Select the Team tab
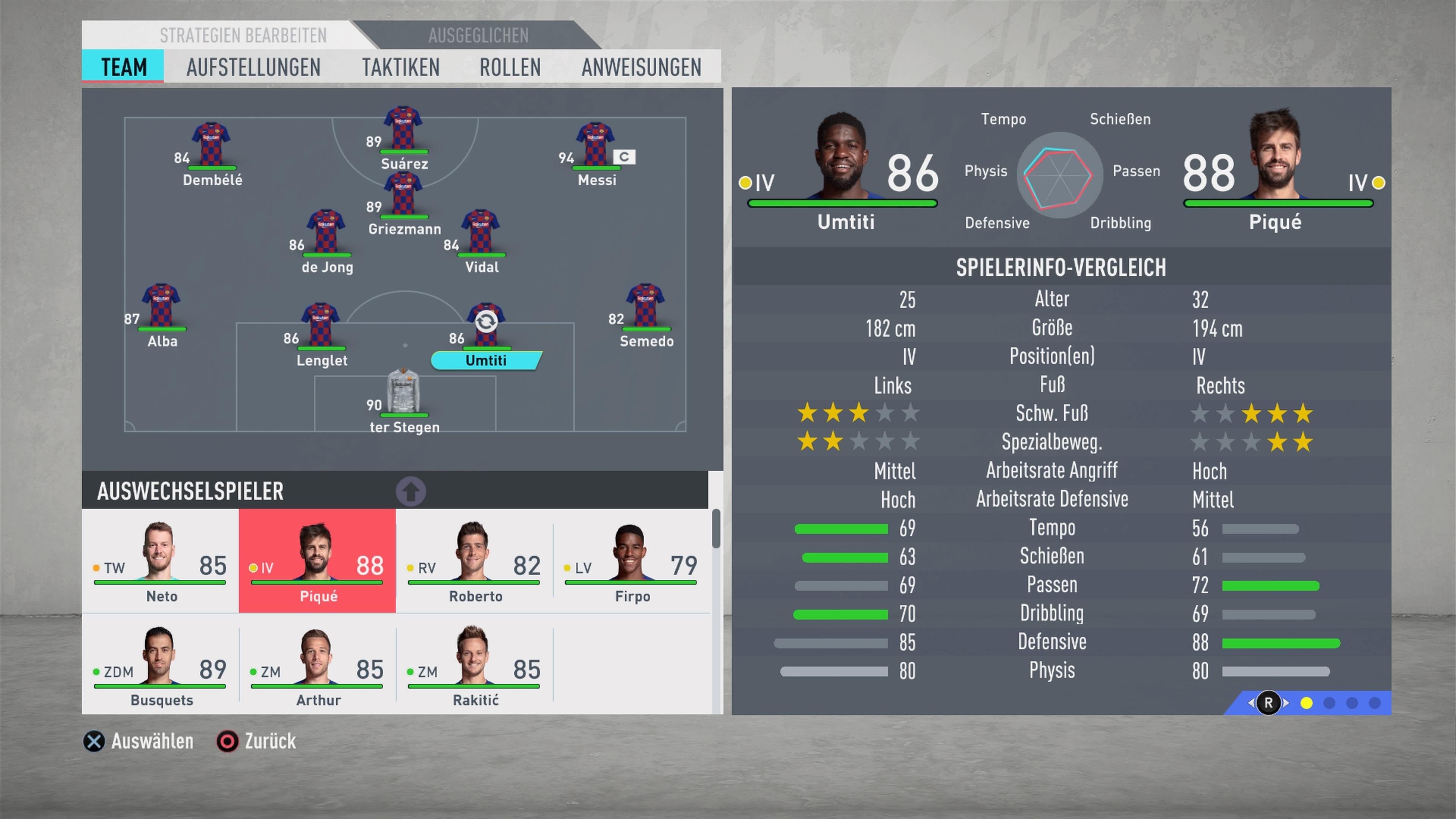1456x819 pixels. (123, 67)
